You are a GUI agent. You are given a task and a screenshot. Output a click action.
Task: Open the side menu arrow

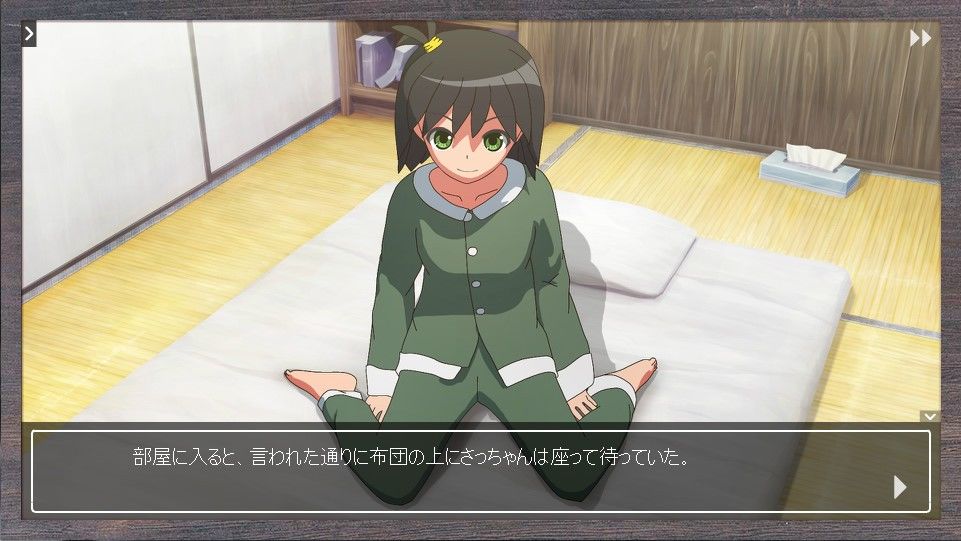coord(29,34)
